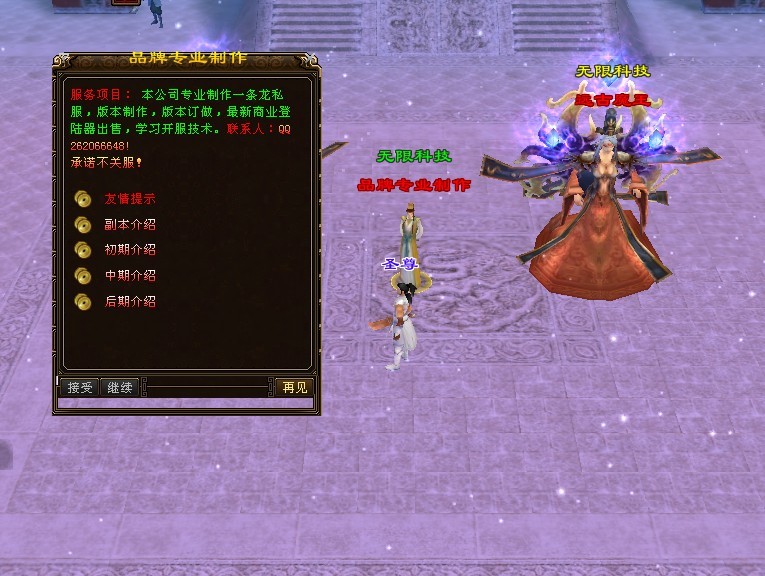Choose the 副本介绍 dialogue option

pyautogui.click(x=129, y=224)
